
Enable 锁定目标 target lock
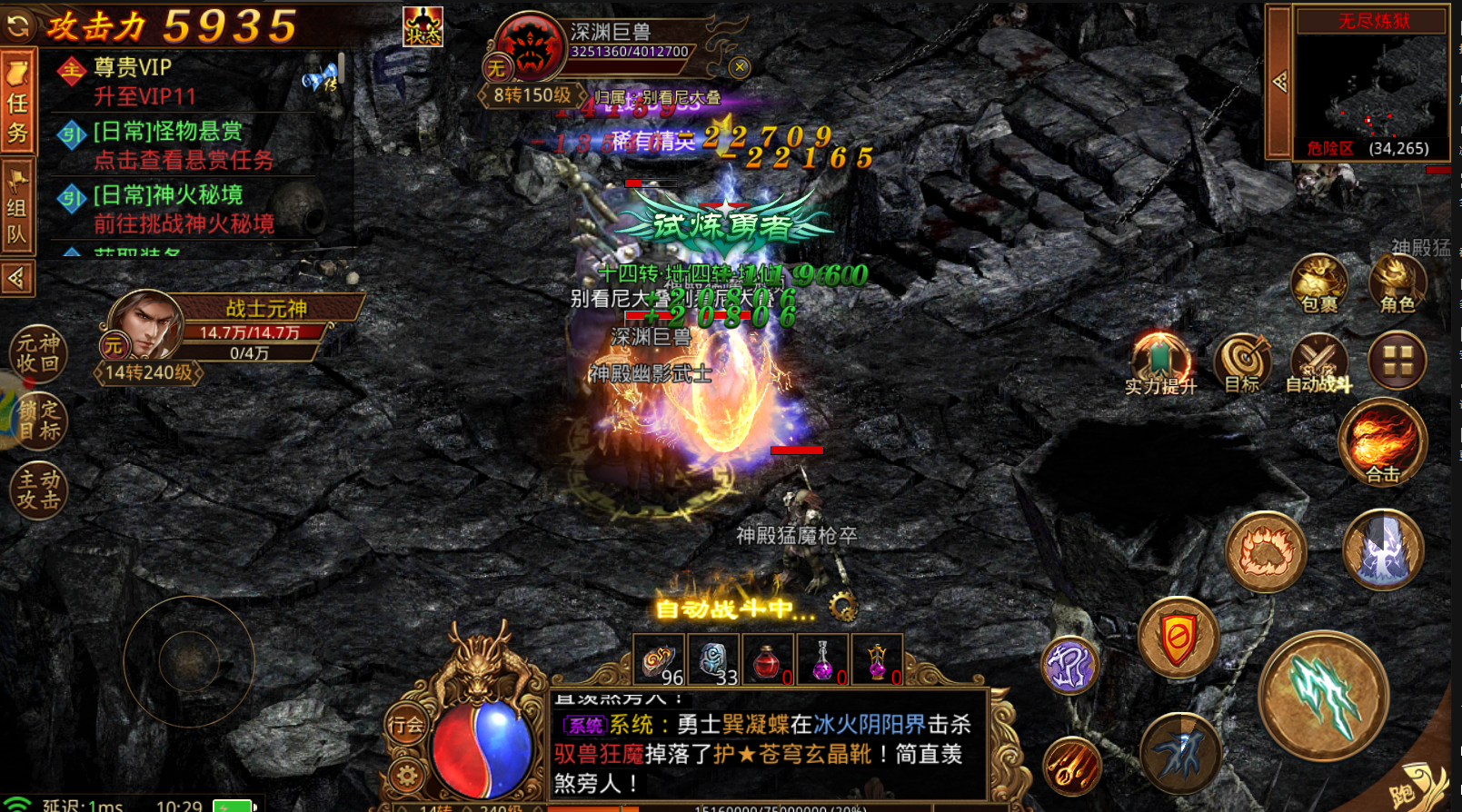coord(38,421)
